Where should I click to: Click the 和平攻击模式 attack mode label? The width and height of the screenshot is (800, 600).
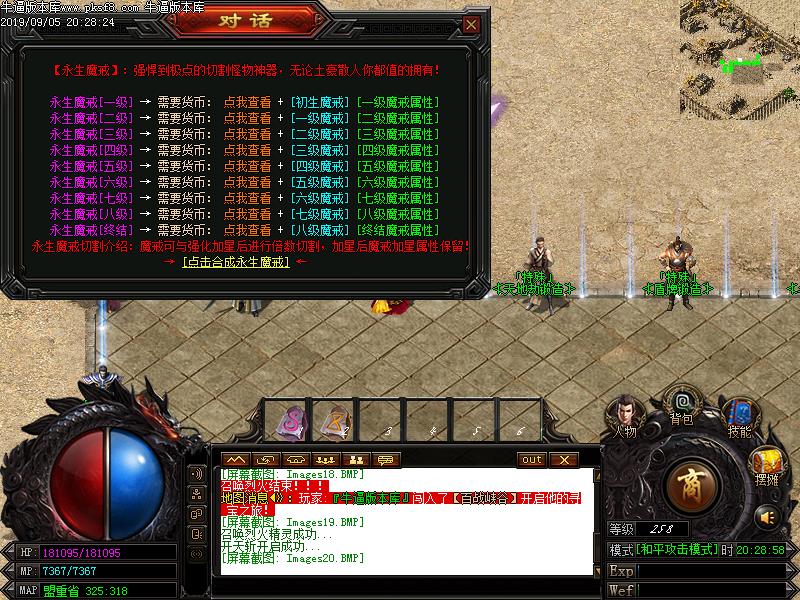click(x=677, y=550)
